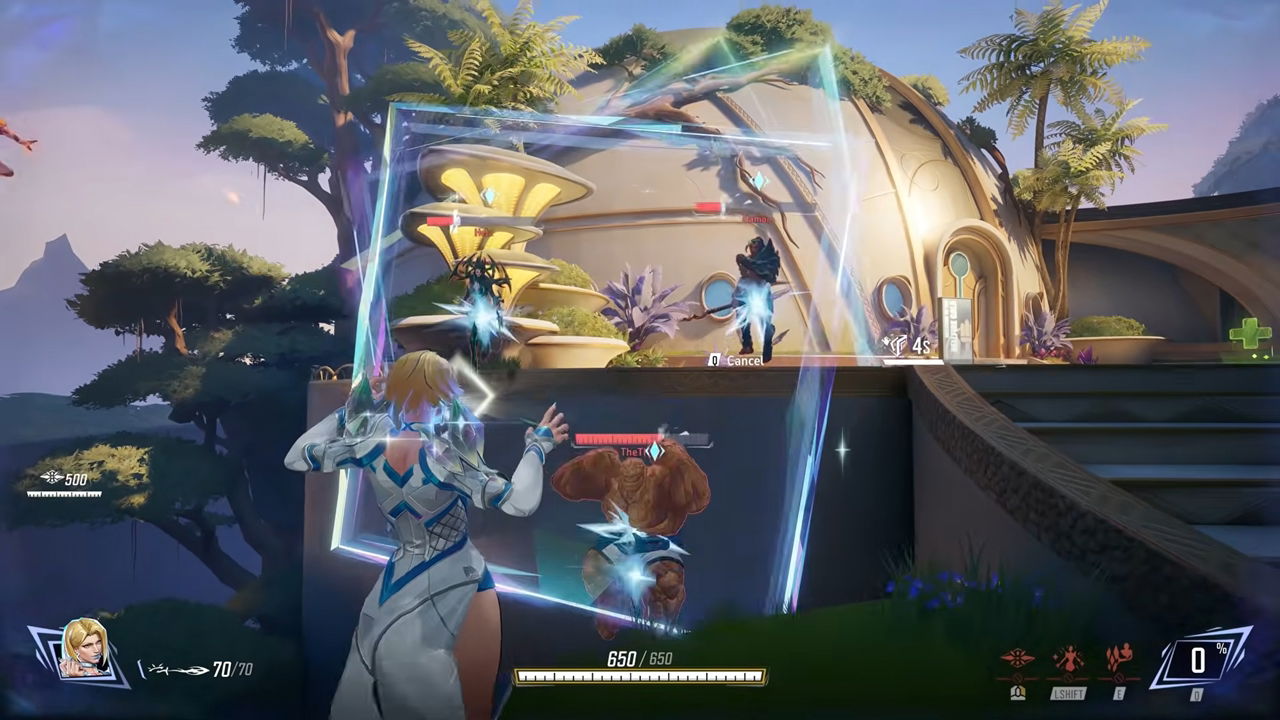Viewport: 1280px width, 720px height.
Task: Click the diamond marker on TheT's nameplate
Action: (x=655, y=451)
